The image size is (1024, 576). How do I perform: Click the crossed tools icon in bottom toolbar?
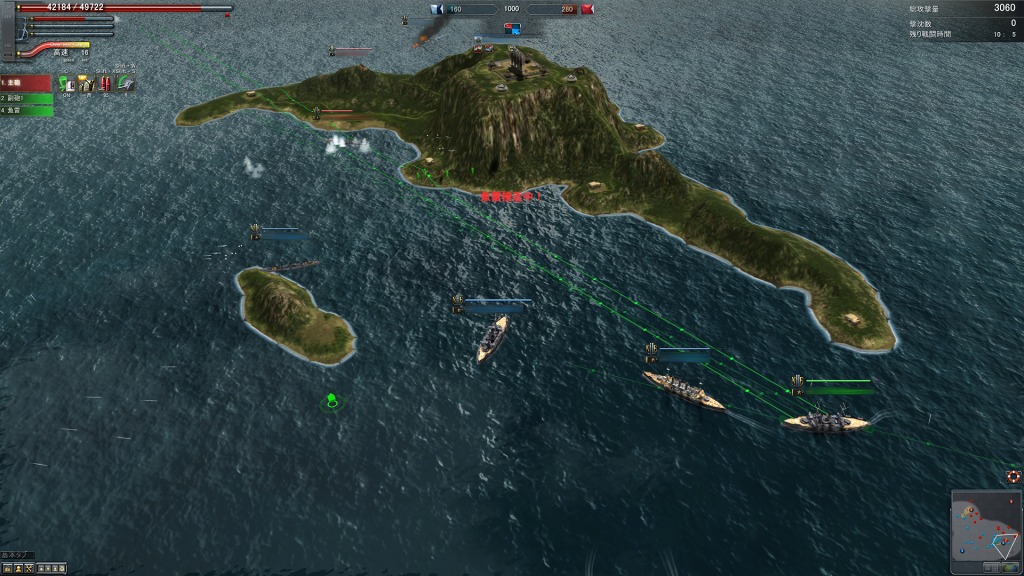point(29,569)
